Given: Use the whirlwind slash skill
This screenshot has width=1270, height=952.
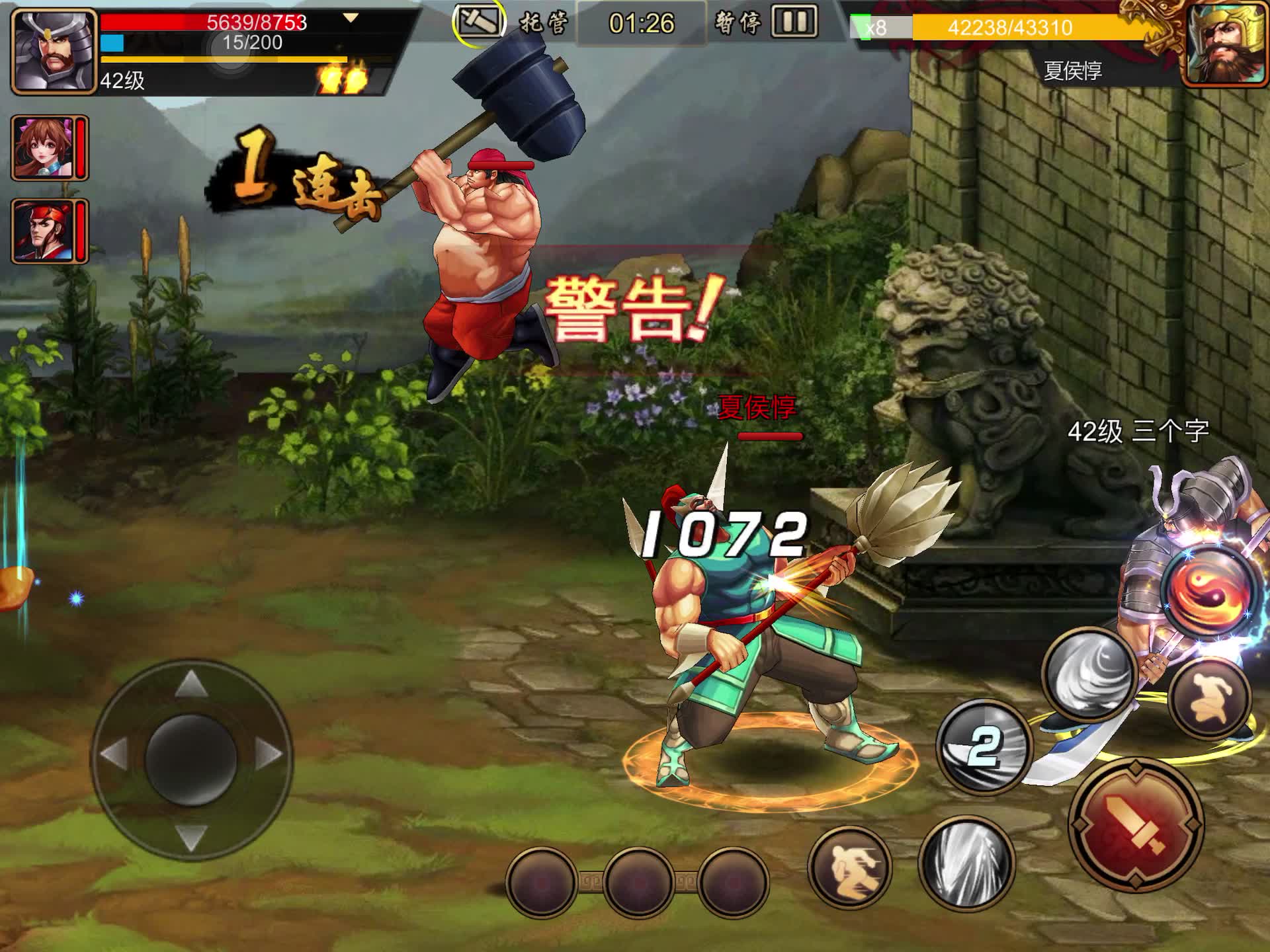Looking at the screenshot, I should (x=1089, y=674).
